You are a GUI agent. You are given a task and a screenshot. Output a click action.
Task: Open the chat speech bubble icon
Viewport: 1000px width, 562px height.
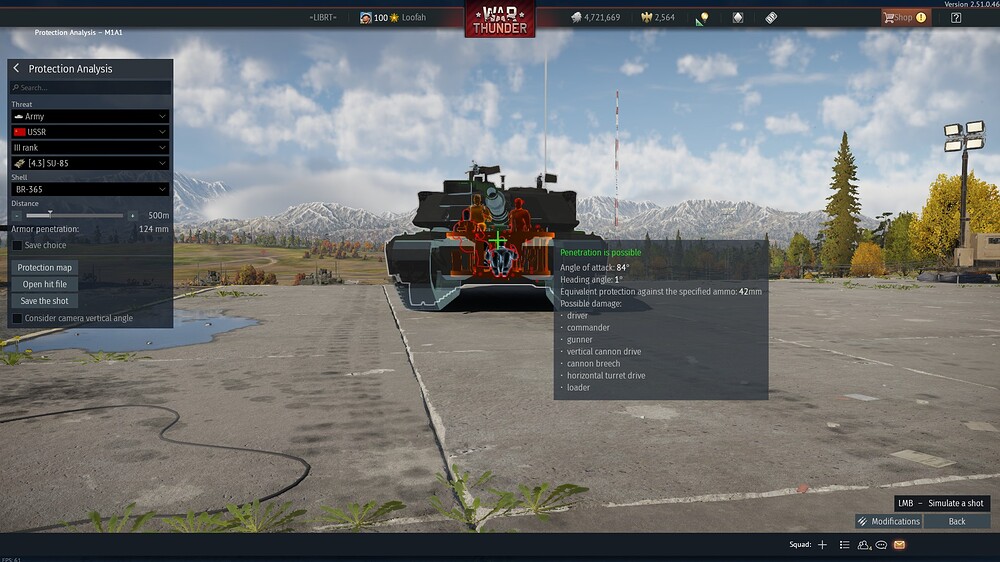click(x=881, y=545)
